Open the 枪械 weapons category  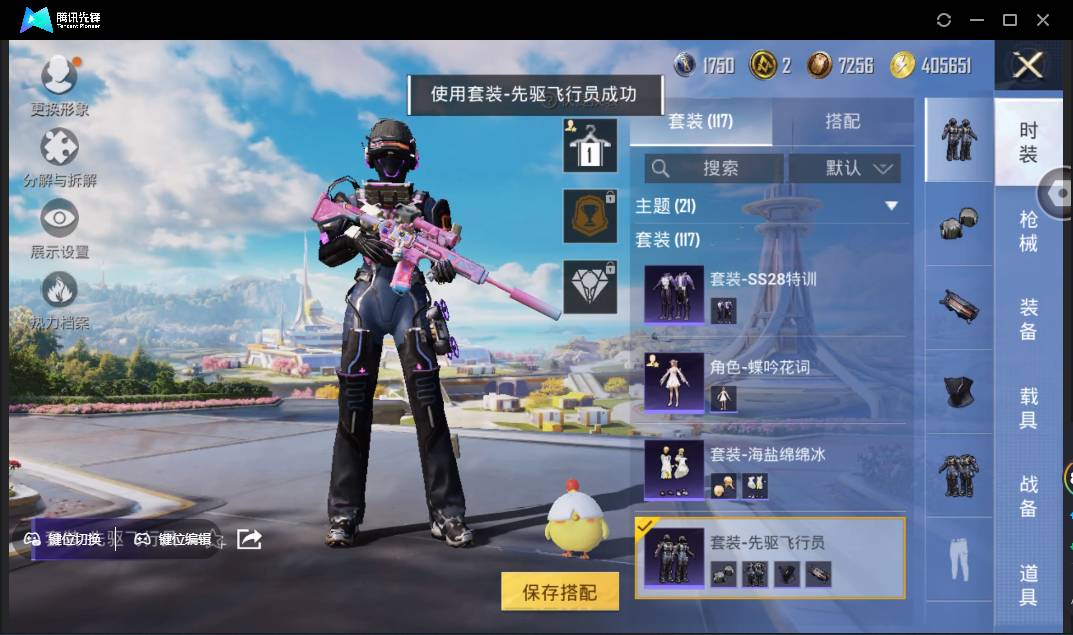[1028, 231]
